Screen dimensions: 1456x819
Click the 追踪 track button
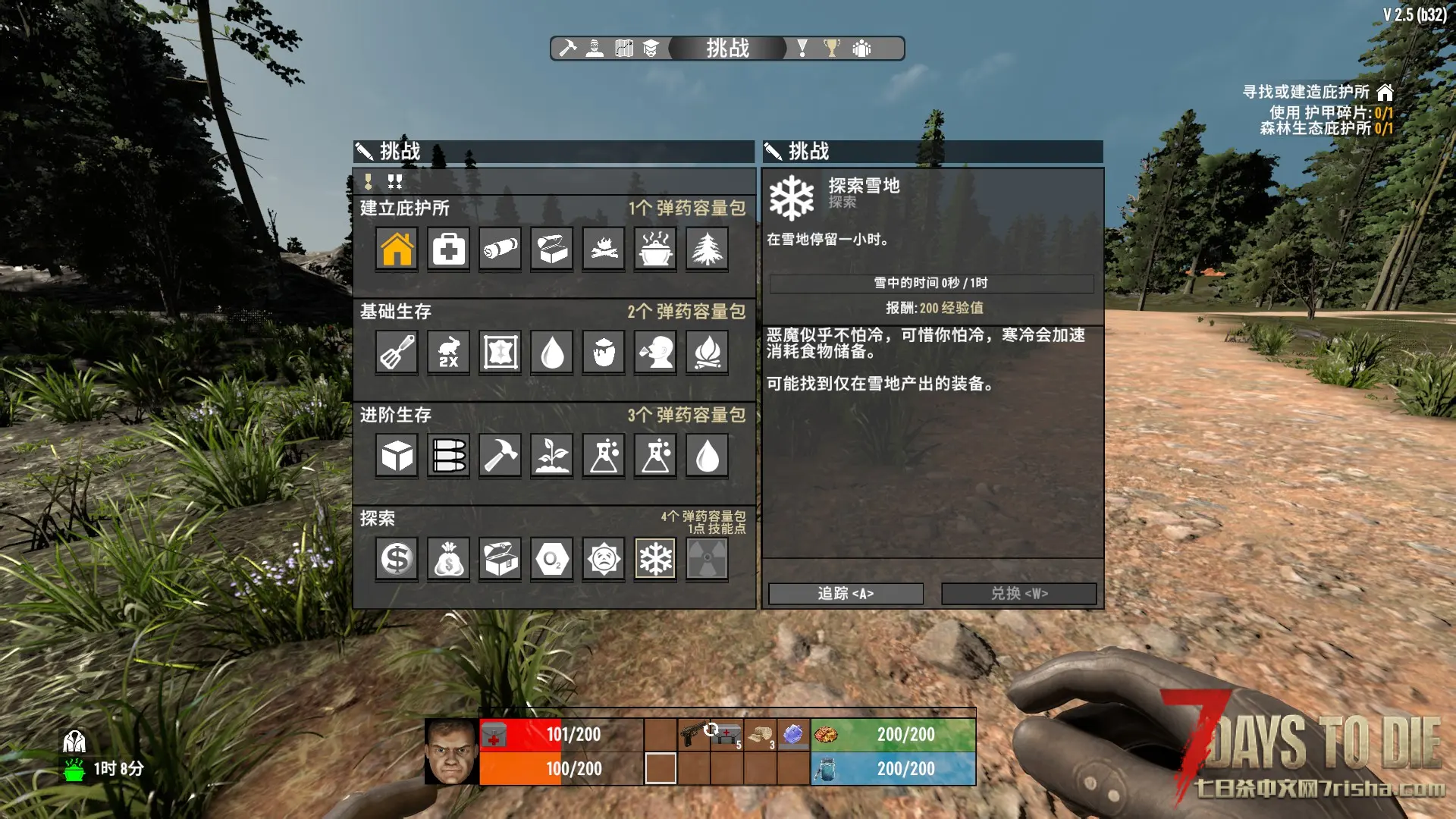pos(846,593)
